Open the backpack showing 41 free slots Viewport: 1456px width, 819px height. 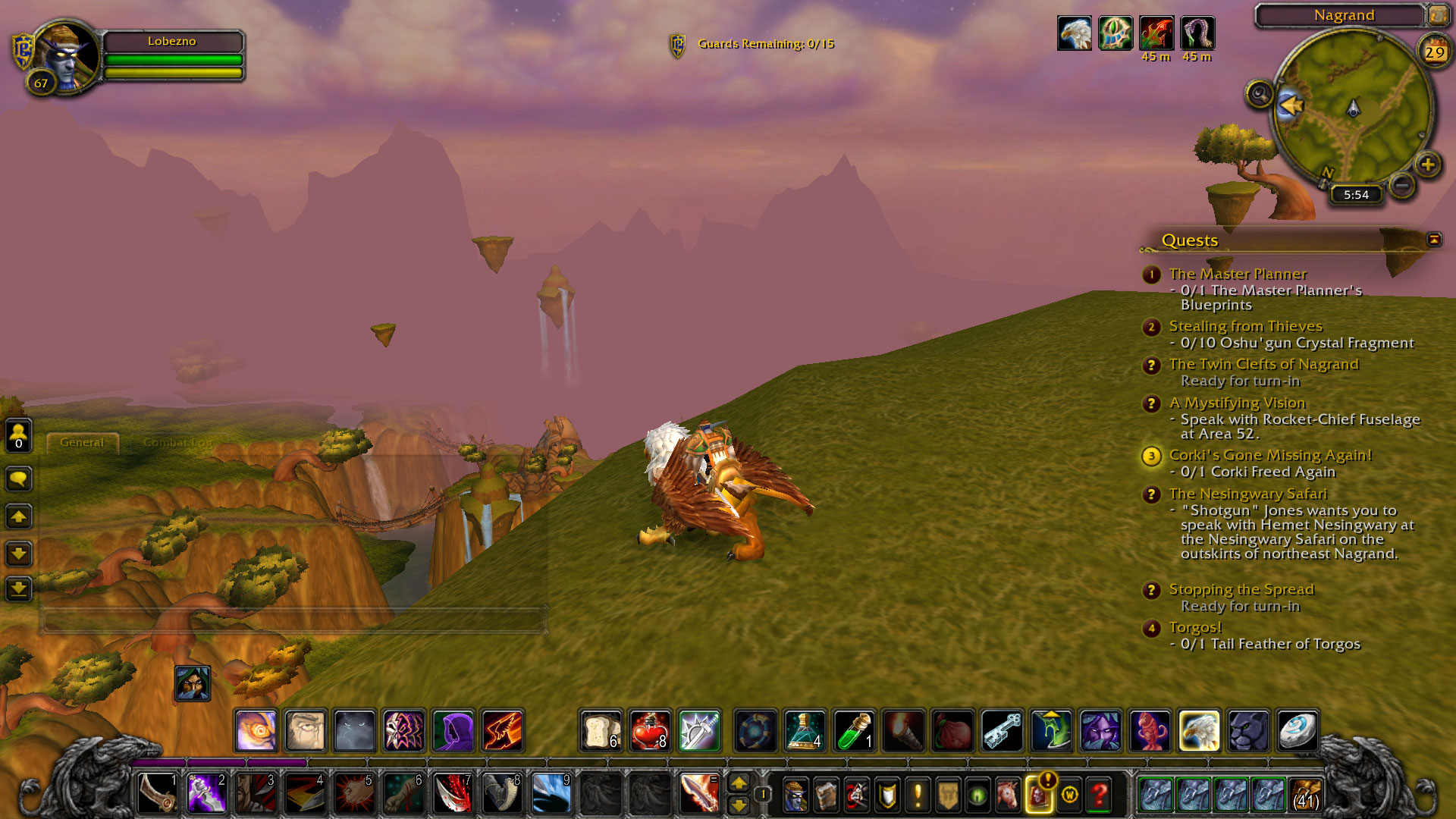[x=1306, y=794]
